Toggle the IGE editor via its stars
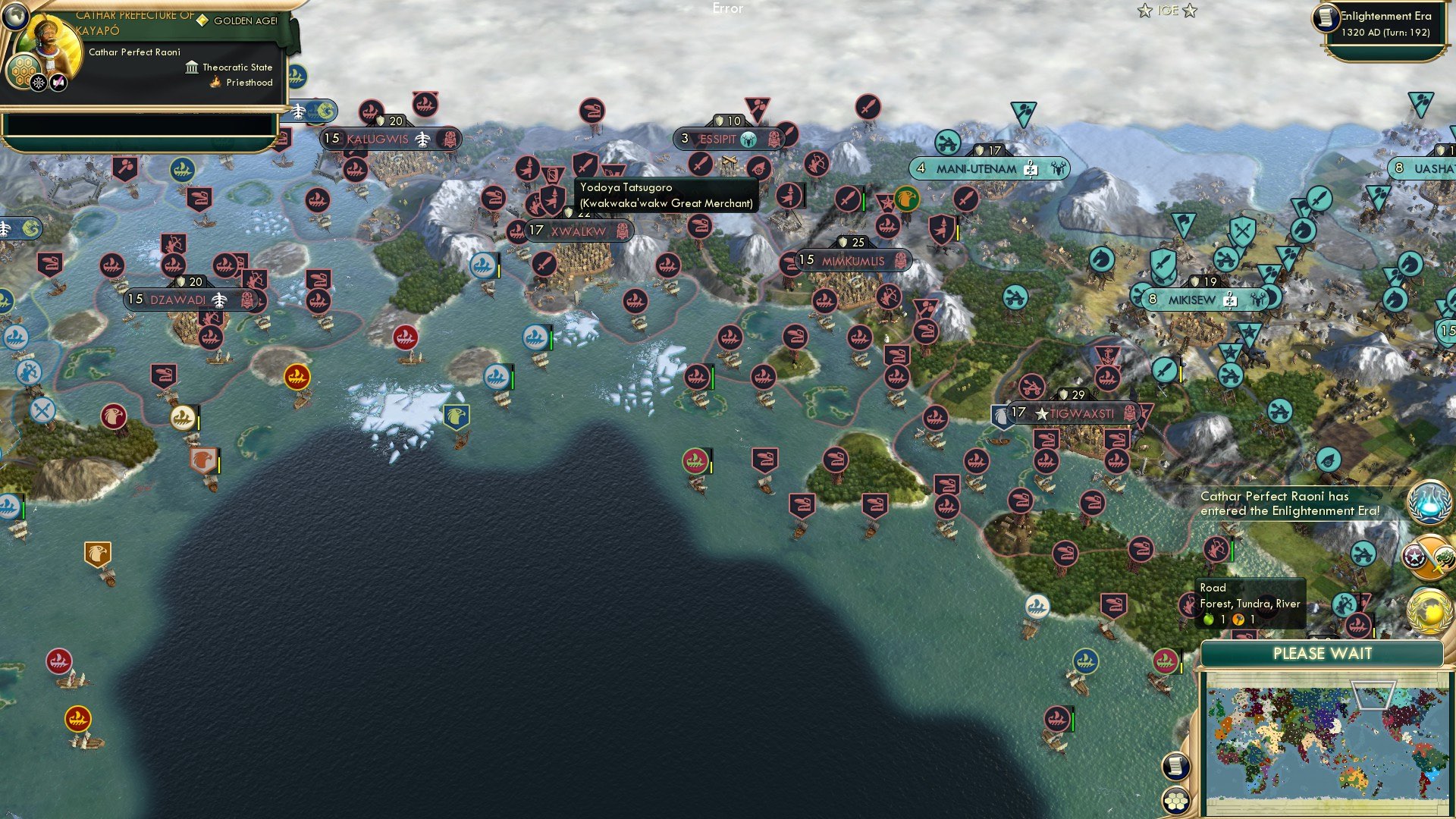The image size is (1456, 819). pos(1144,10)
